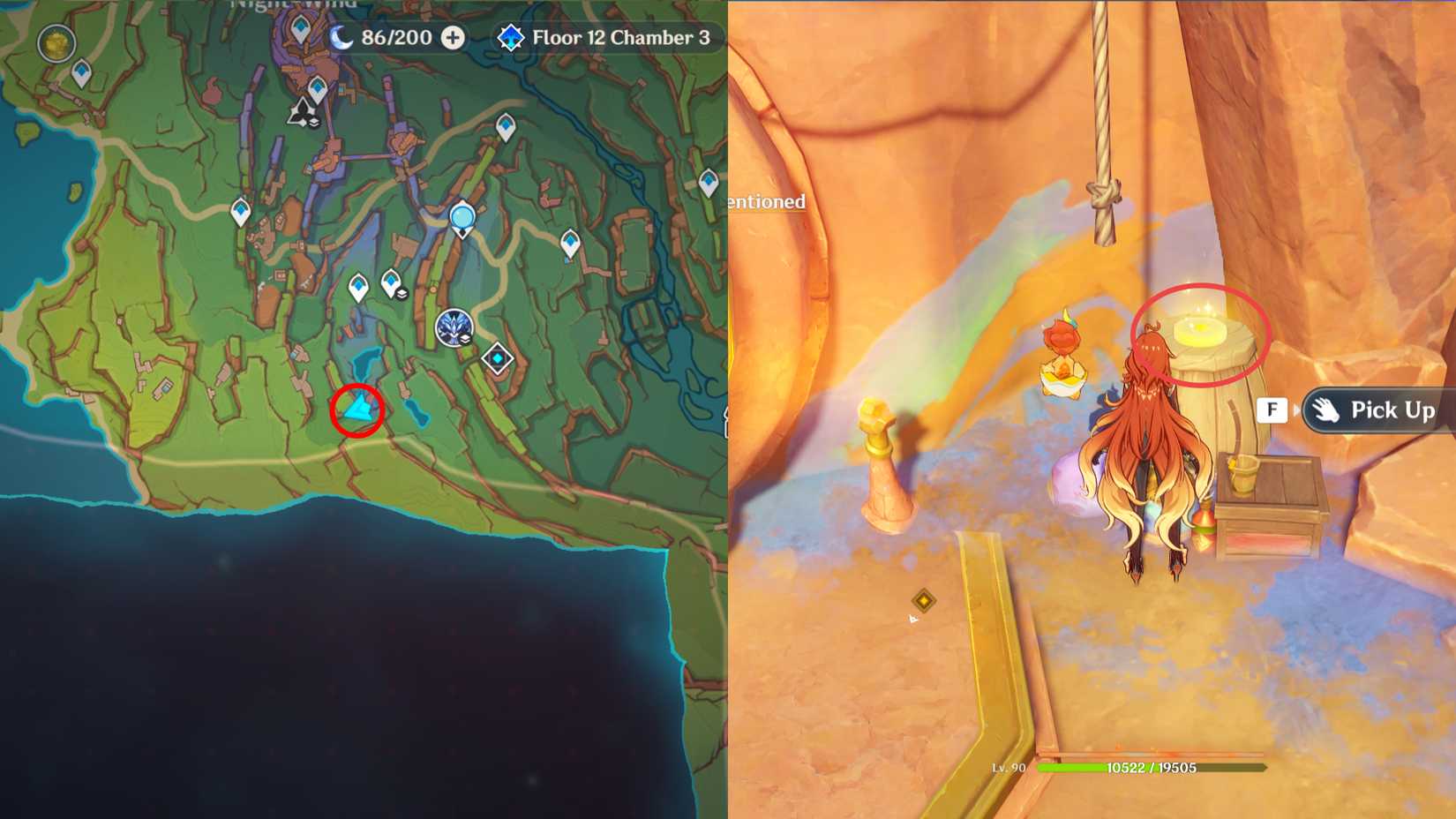Click the gold coin icon in the top-left corner
This screenshot has width=1456, height=819.
coord(55,41)
